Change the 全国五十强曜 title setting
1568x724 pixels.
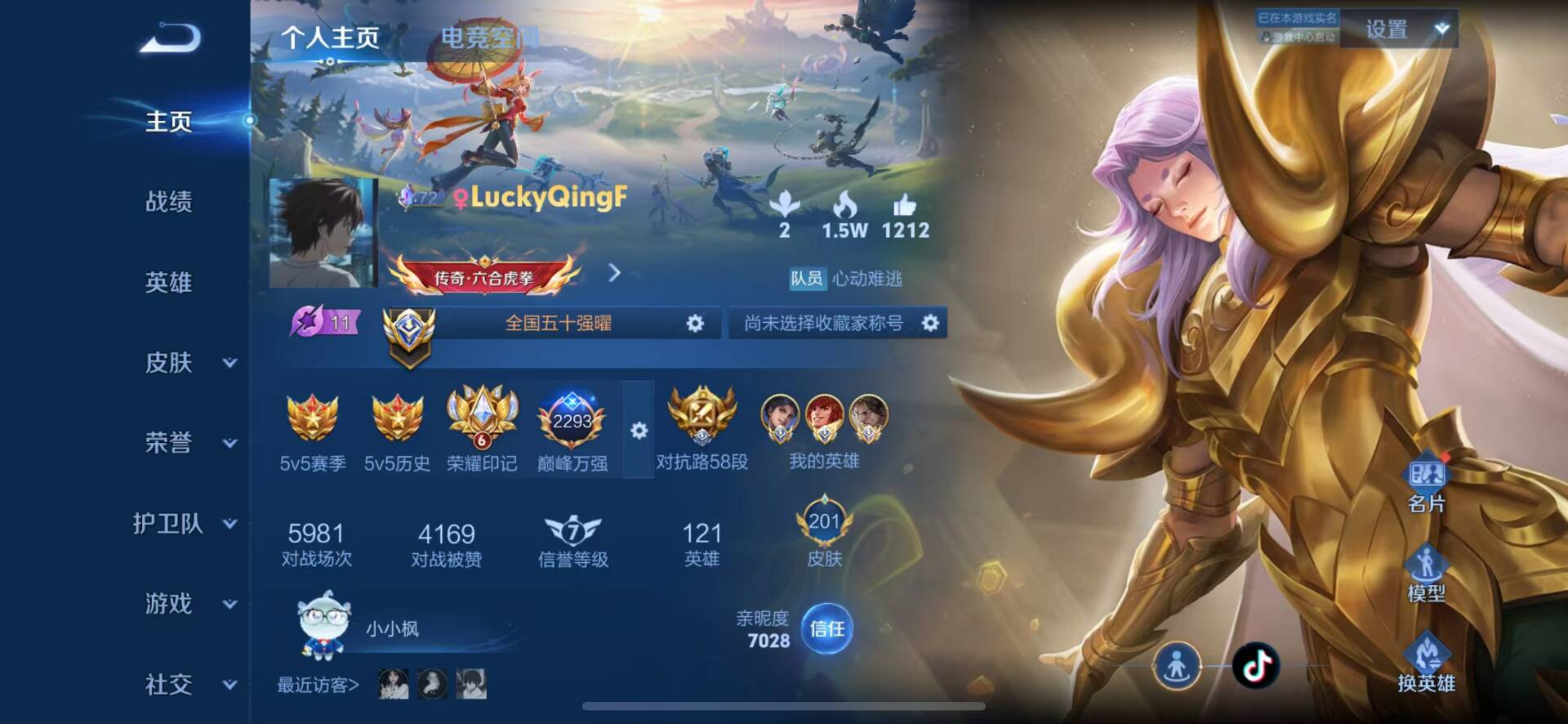(x=694, y=324)
